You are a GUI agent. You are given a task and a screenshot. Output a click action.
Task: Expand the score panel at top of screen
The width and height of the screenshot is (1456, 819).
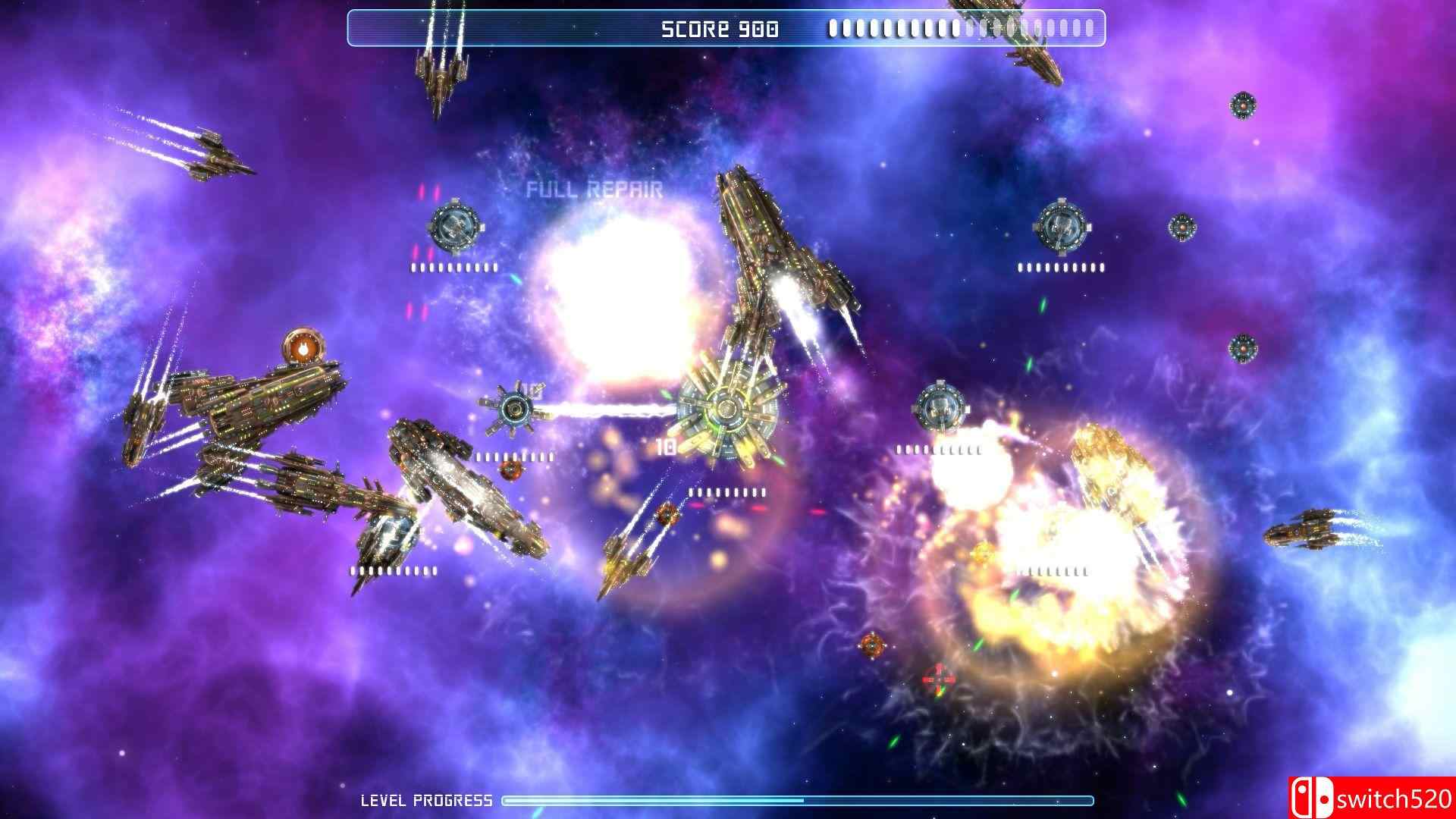(x=728, y=27)
